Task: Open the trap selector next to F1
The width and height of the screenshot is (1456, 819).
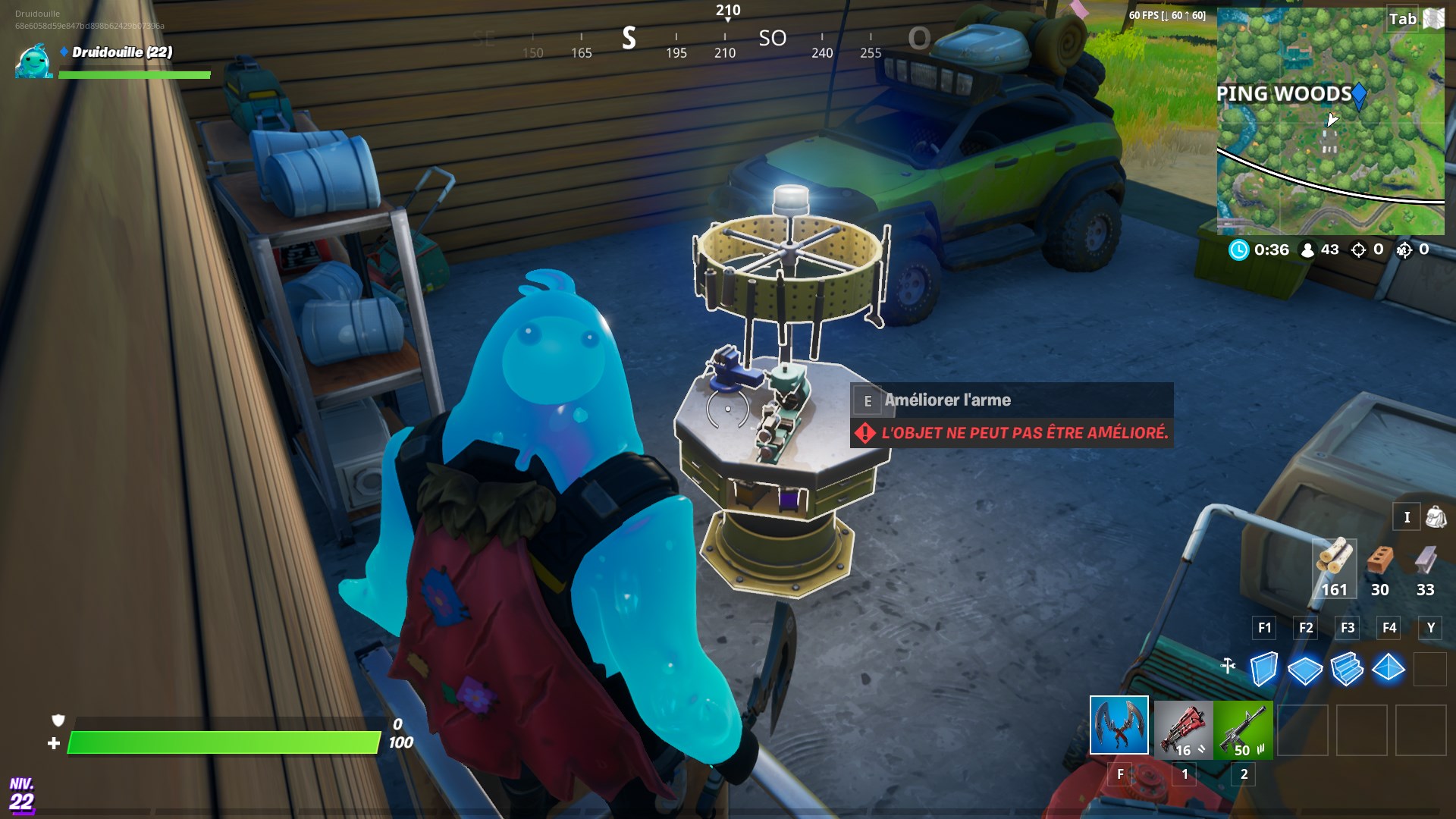Action: click(1228, 667)
